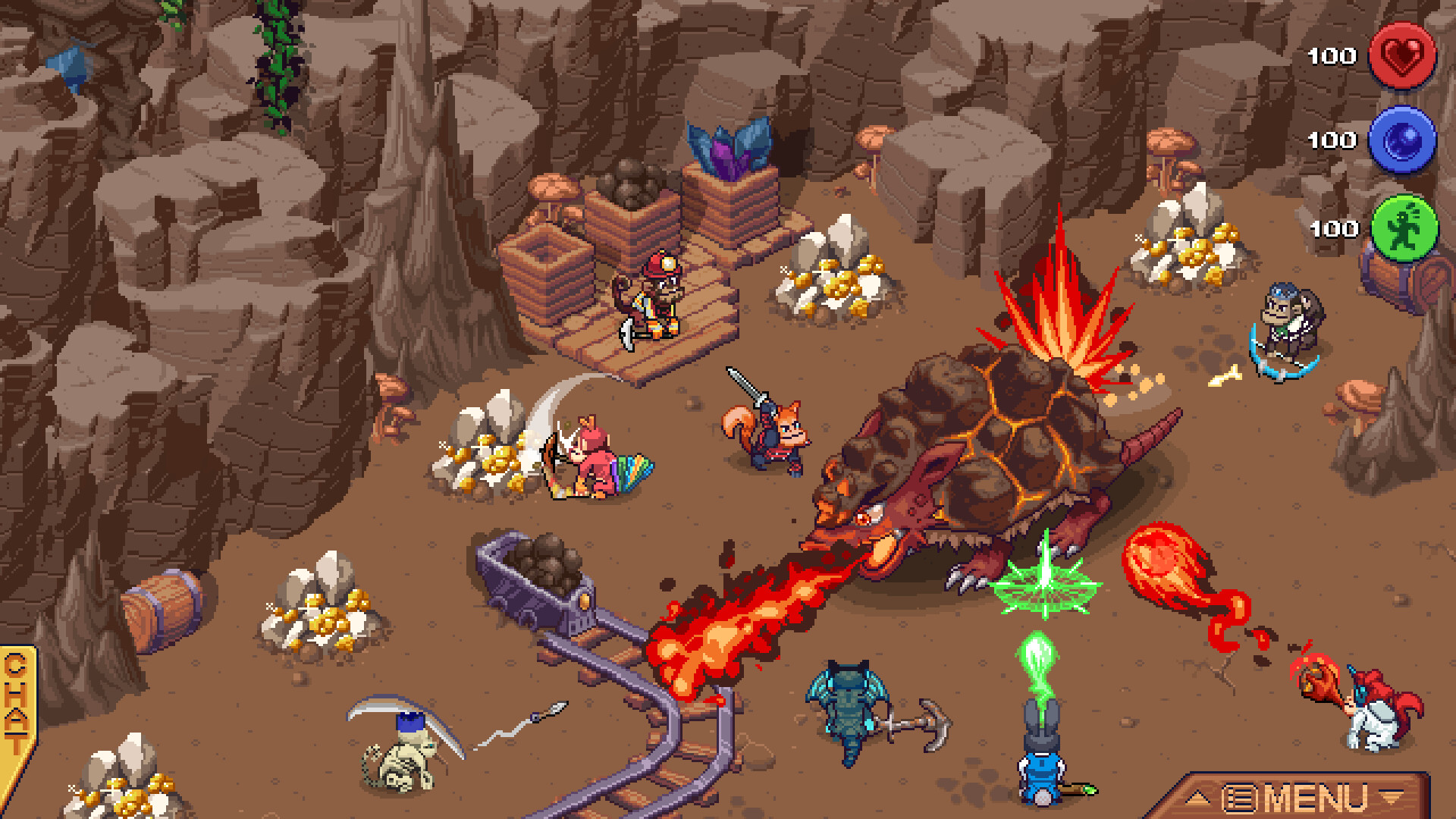Click the wooden barrel on the left ledge
This screenshot has width=1456, height=819.
click(163, 603)
